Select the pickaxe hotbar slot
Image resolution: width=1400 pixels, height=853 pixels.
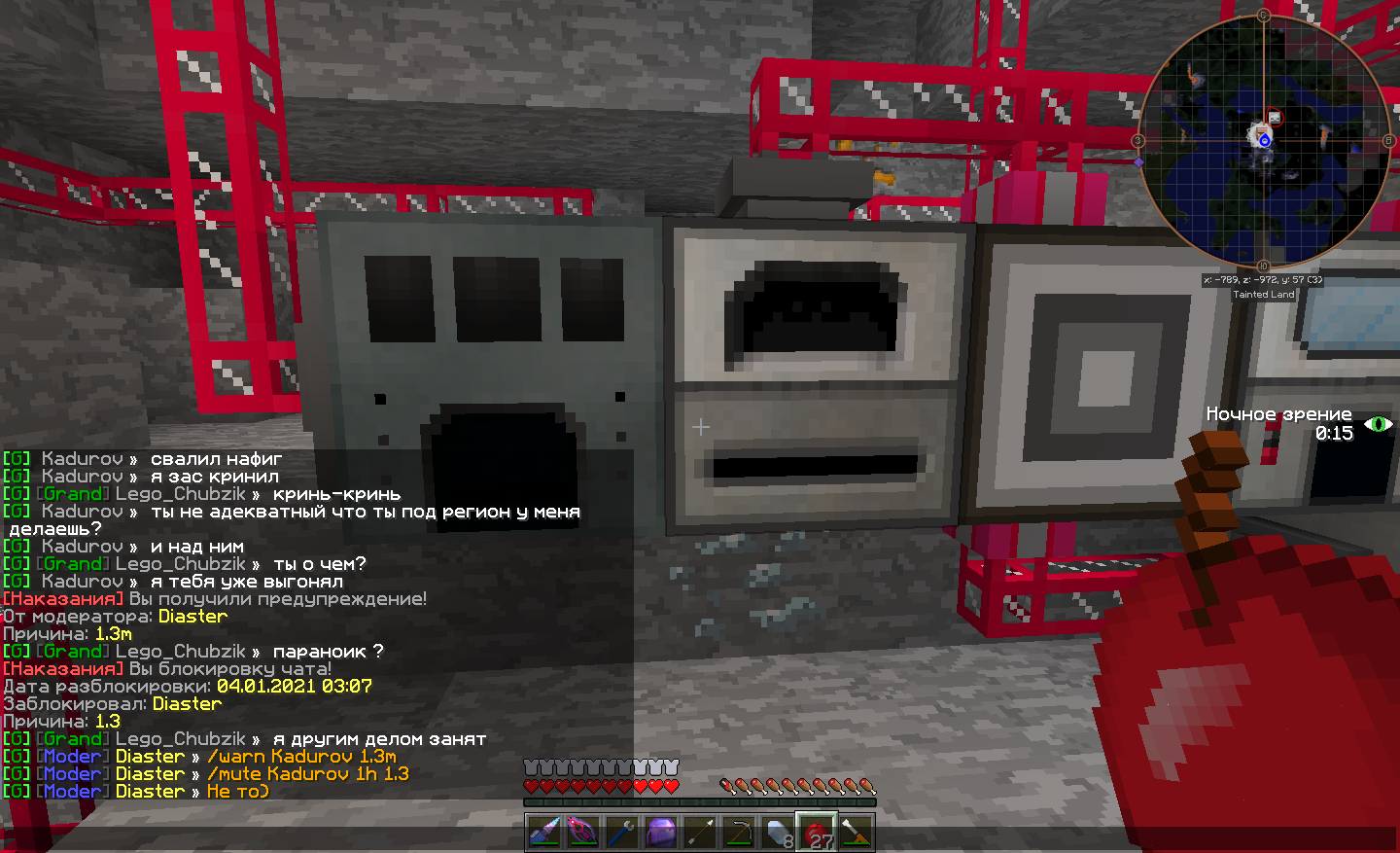[739, 833]
